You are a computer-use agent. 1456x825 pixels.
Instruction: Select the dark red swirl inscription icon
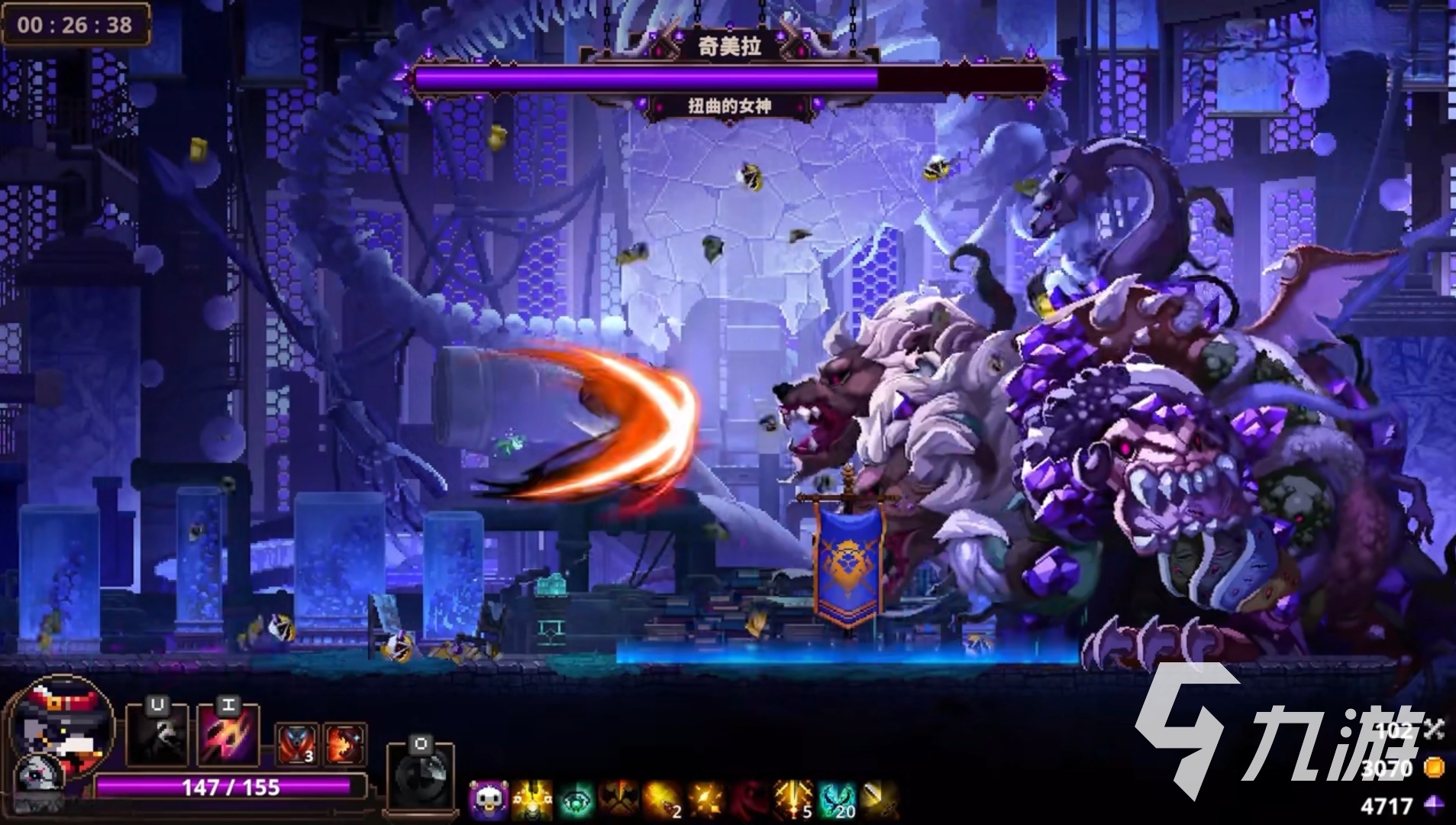(749, 800)
